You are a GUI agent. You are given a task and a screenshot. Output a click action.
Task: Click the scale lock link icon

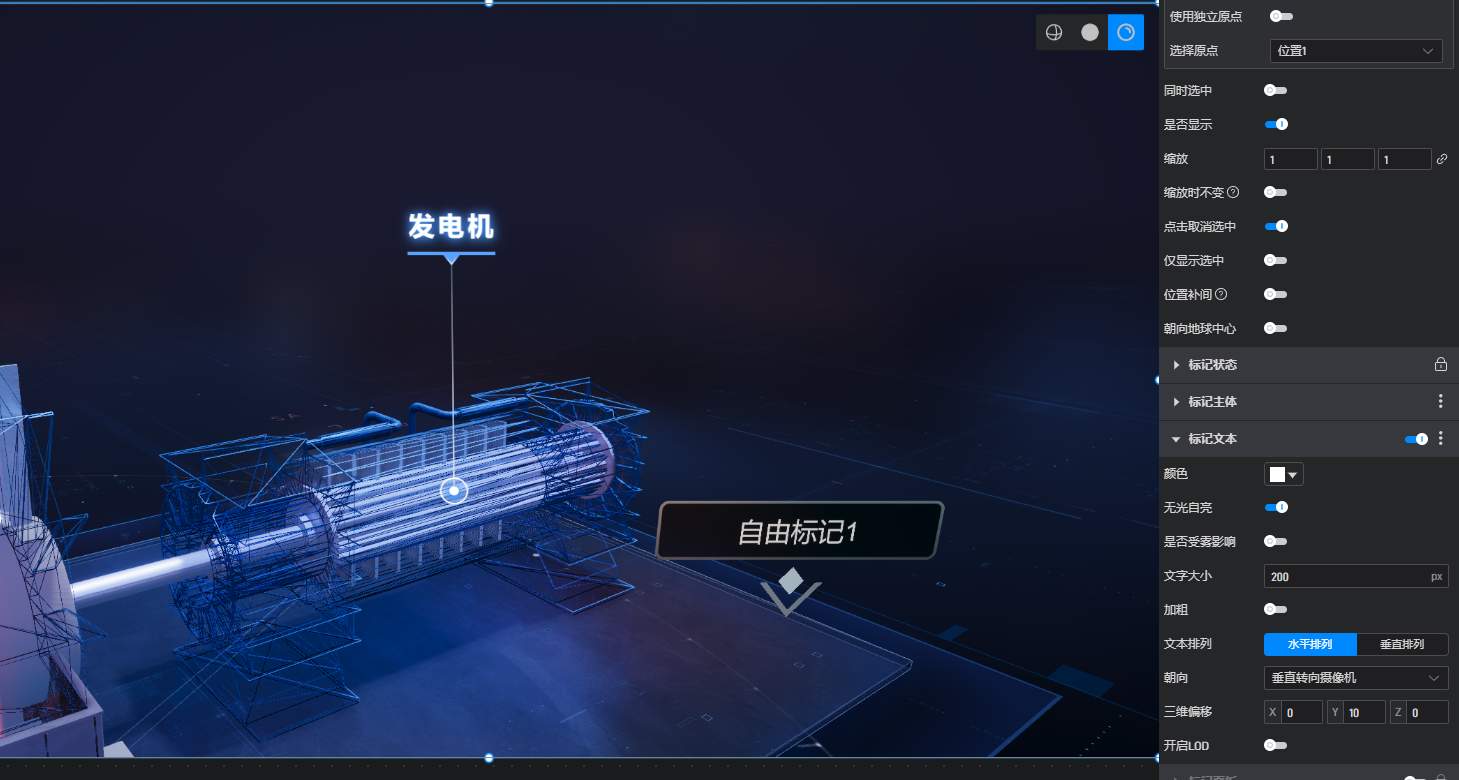(x=1441, y=159)
